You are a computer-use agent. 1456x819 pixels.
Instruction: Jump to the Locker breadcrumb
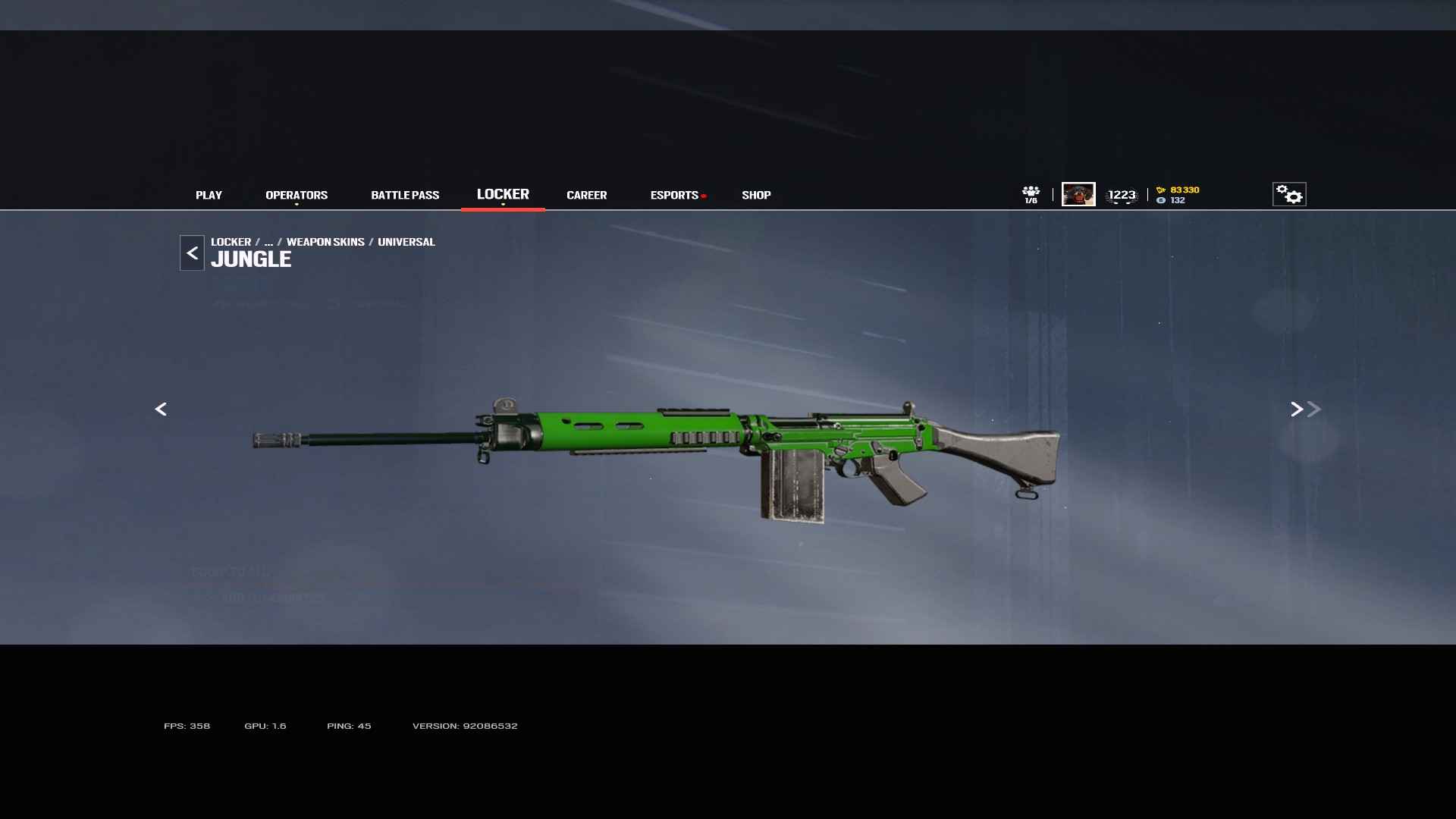[x=231, y=242]
